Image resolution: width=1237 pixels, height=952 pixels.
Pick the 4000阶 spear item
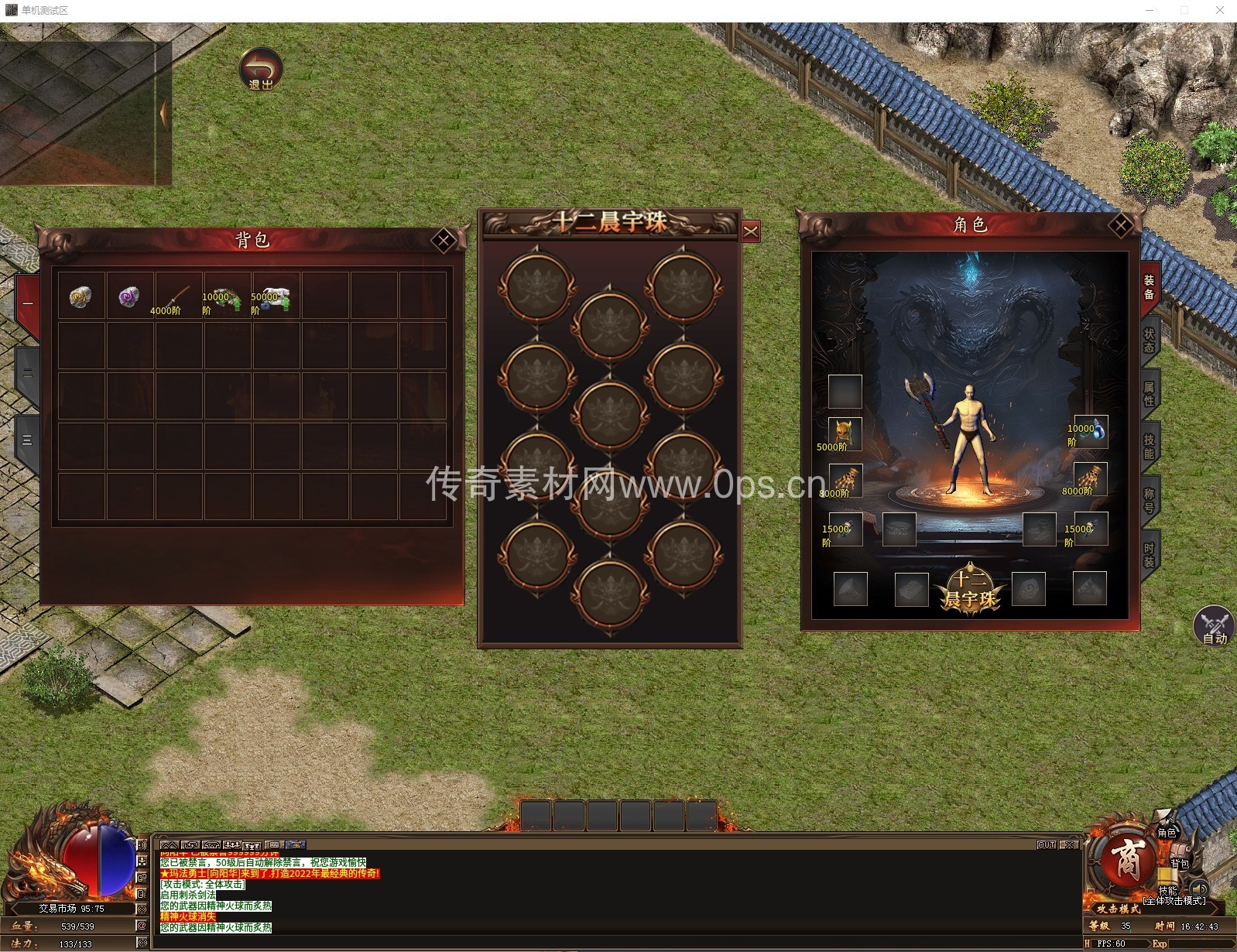click(x=177, y=296)
